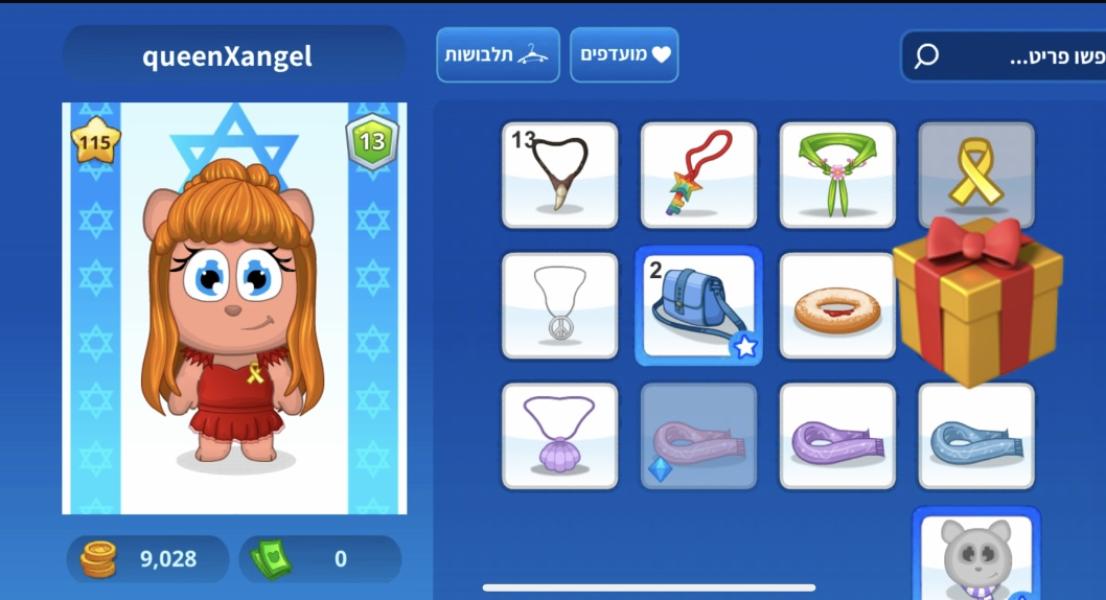This screenshot has height=600, width=1106.
Task: Select the tooth necklace item slot
Action: [559, 175]
